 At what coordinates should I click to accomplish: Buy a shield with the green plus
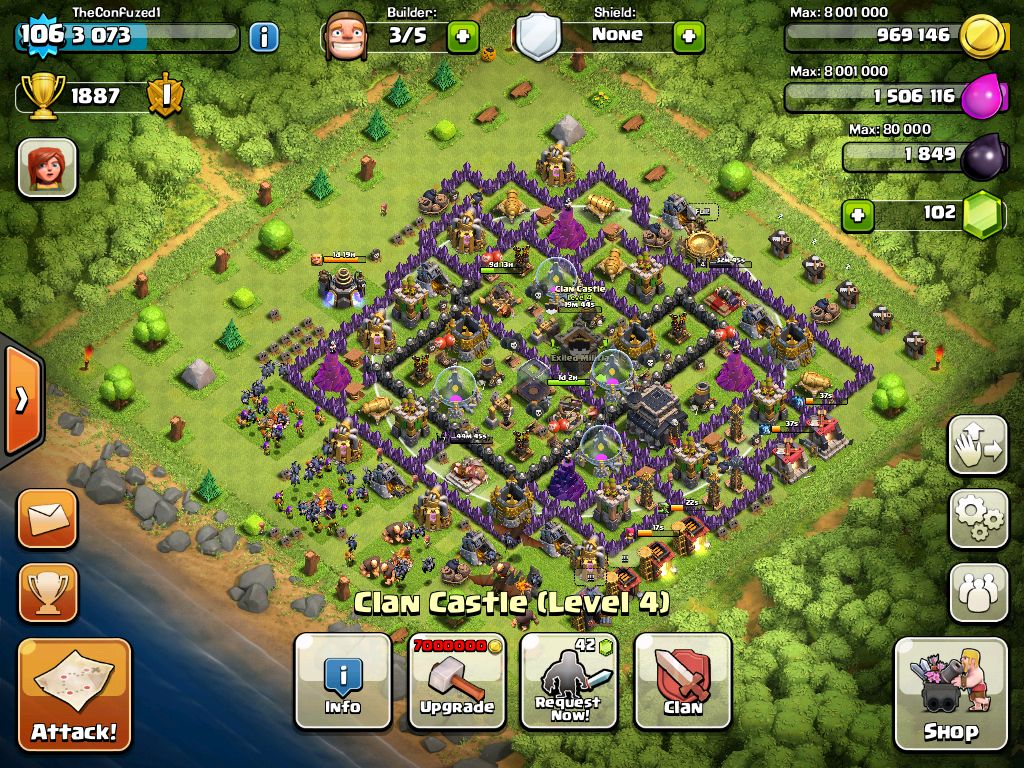[688, 37]
